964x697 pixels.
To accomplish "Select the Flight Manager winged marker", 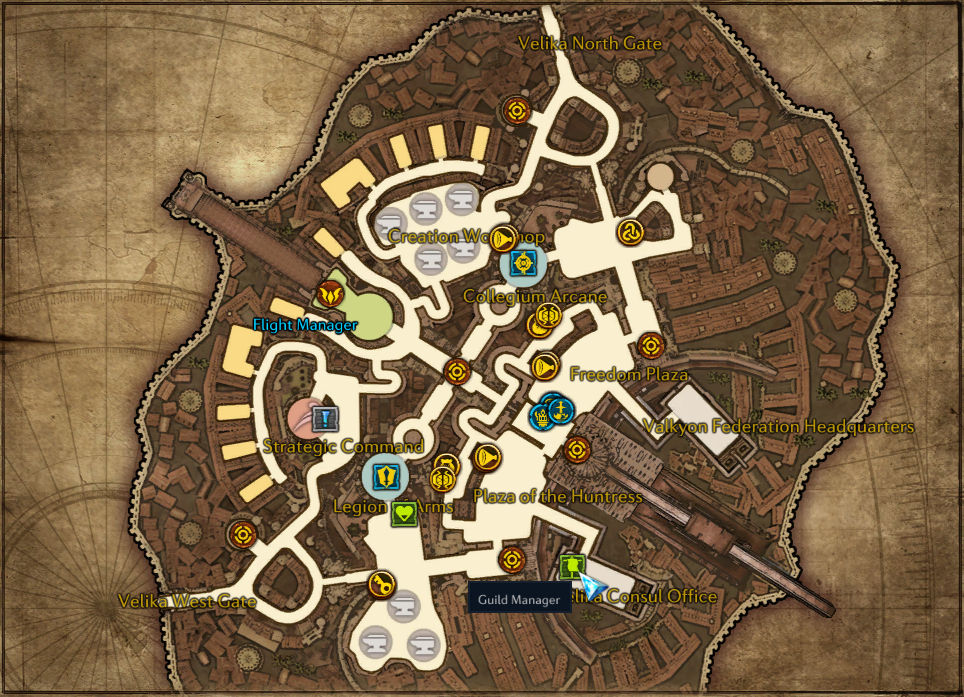I will 329,294.
